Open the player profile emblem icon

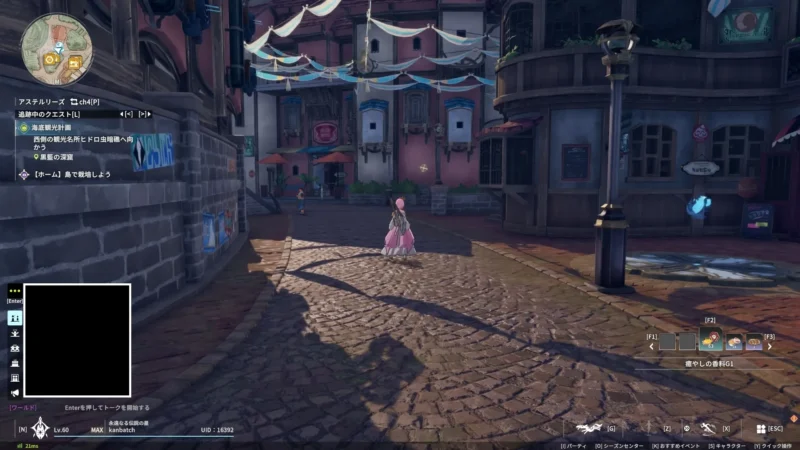pyautogui.click(x=39, y=429)
